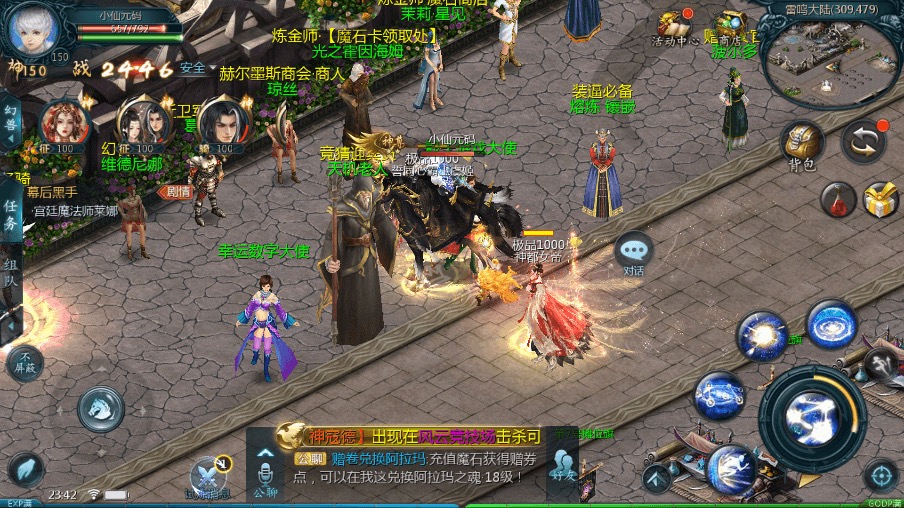Click the 剧情 story button
Viewport: 904px width, 508px height.
(x=177, y=191)
